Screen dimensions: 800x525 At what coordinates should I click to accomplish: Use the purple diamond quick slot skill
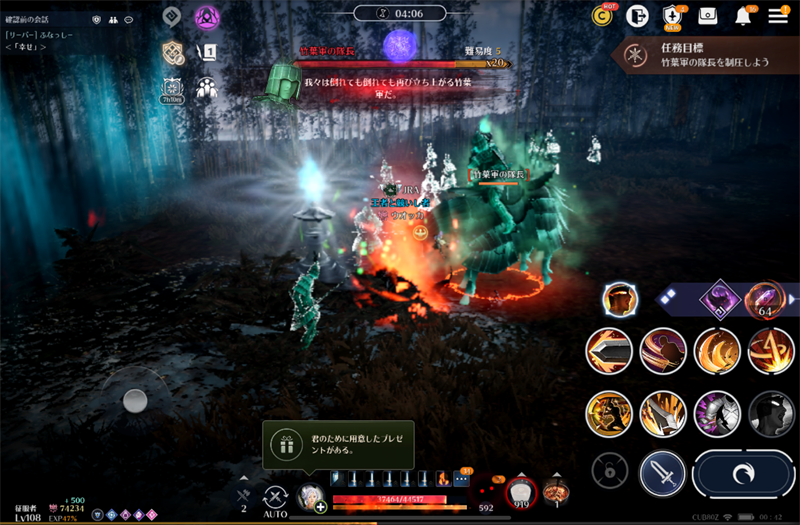(719, 298)
